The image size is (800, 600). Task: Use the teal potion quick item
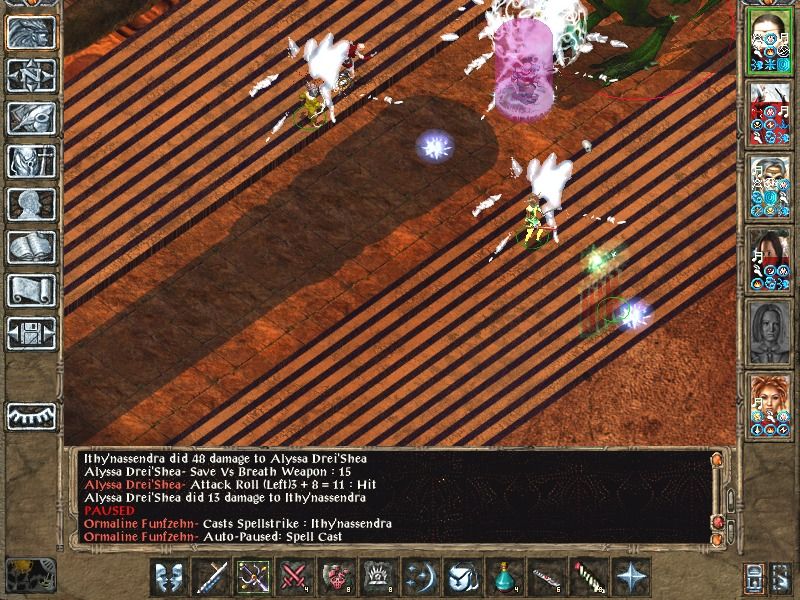pos(503,577)
